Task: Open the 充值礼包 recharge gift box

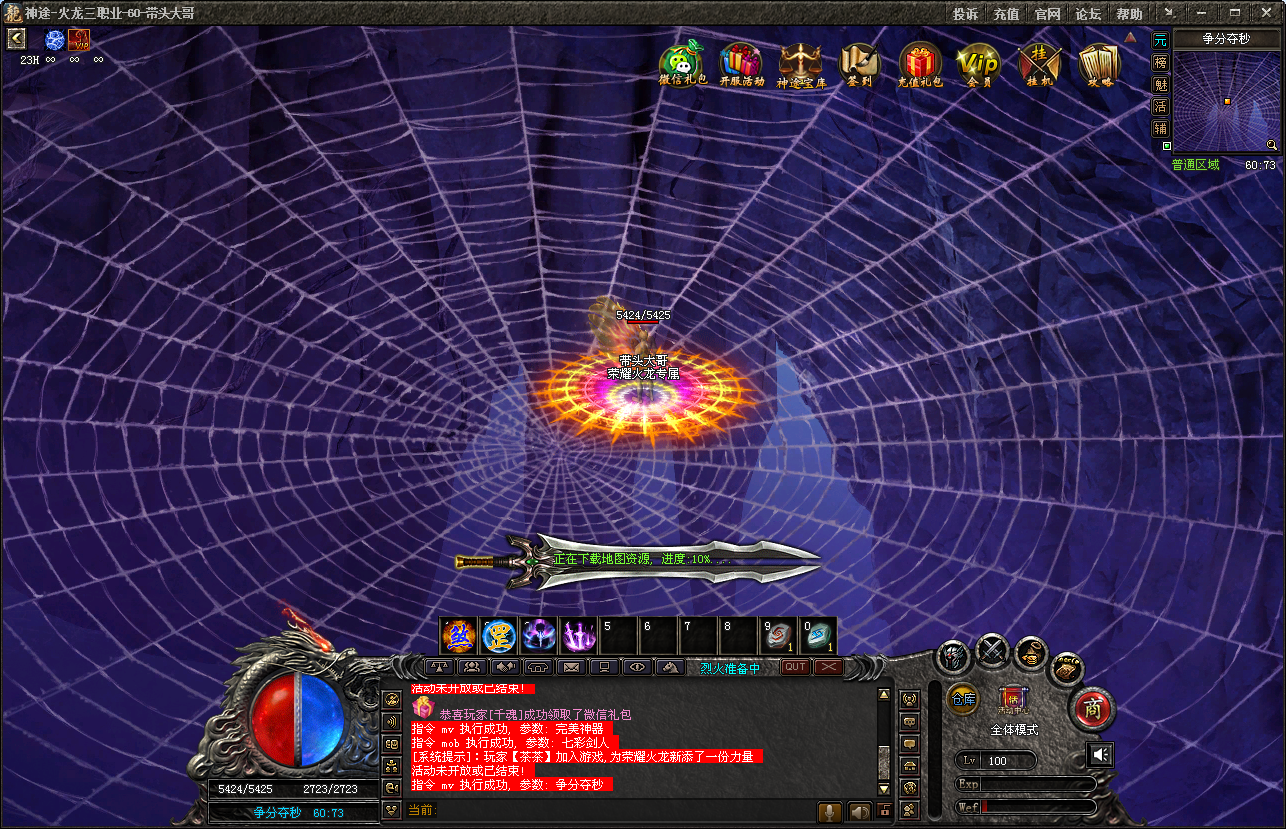Action: pos(920,64)
